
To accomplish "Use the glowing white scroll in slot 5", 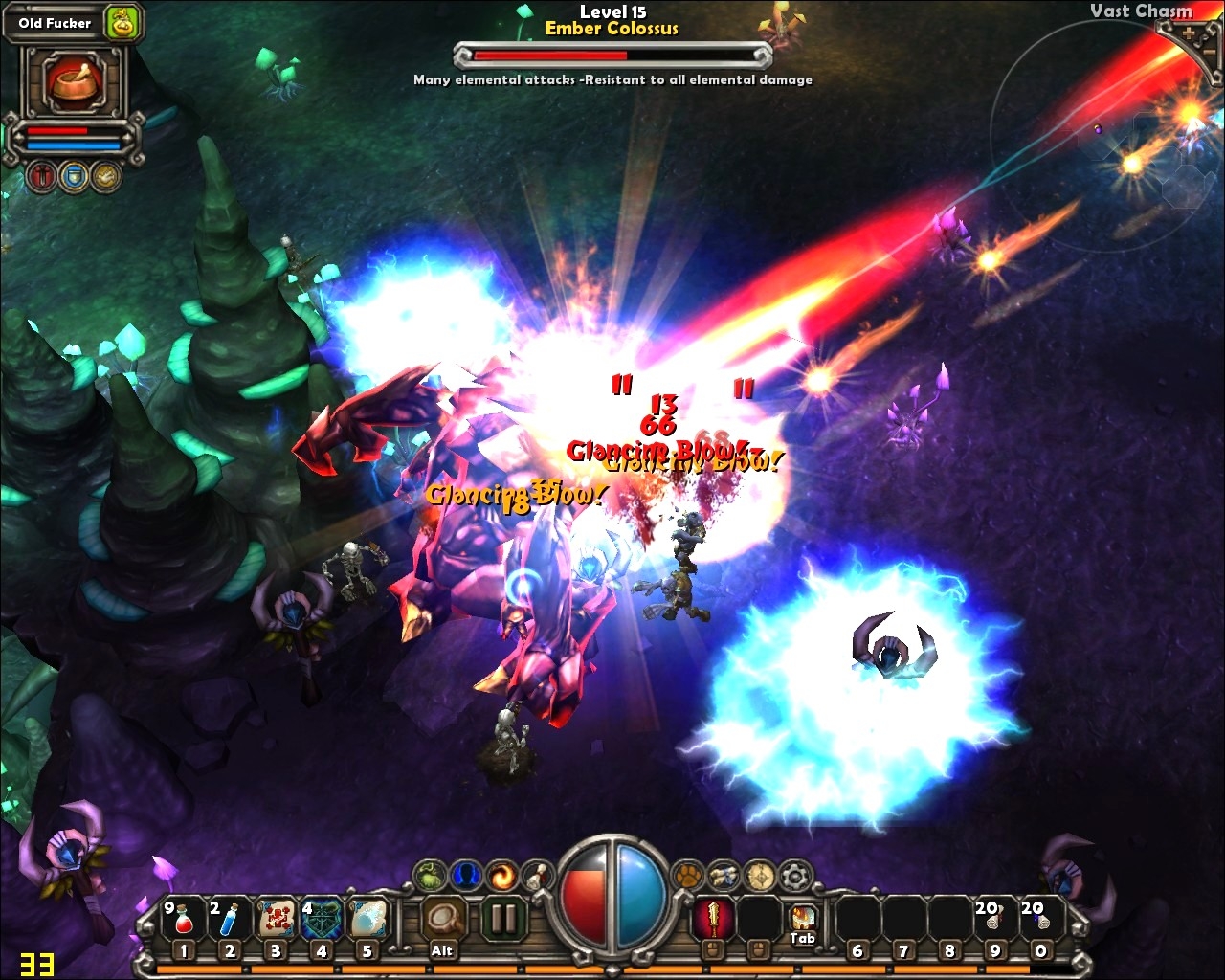I will 367,920.
